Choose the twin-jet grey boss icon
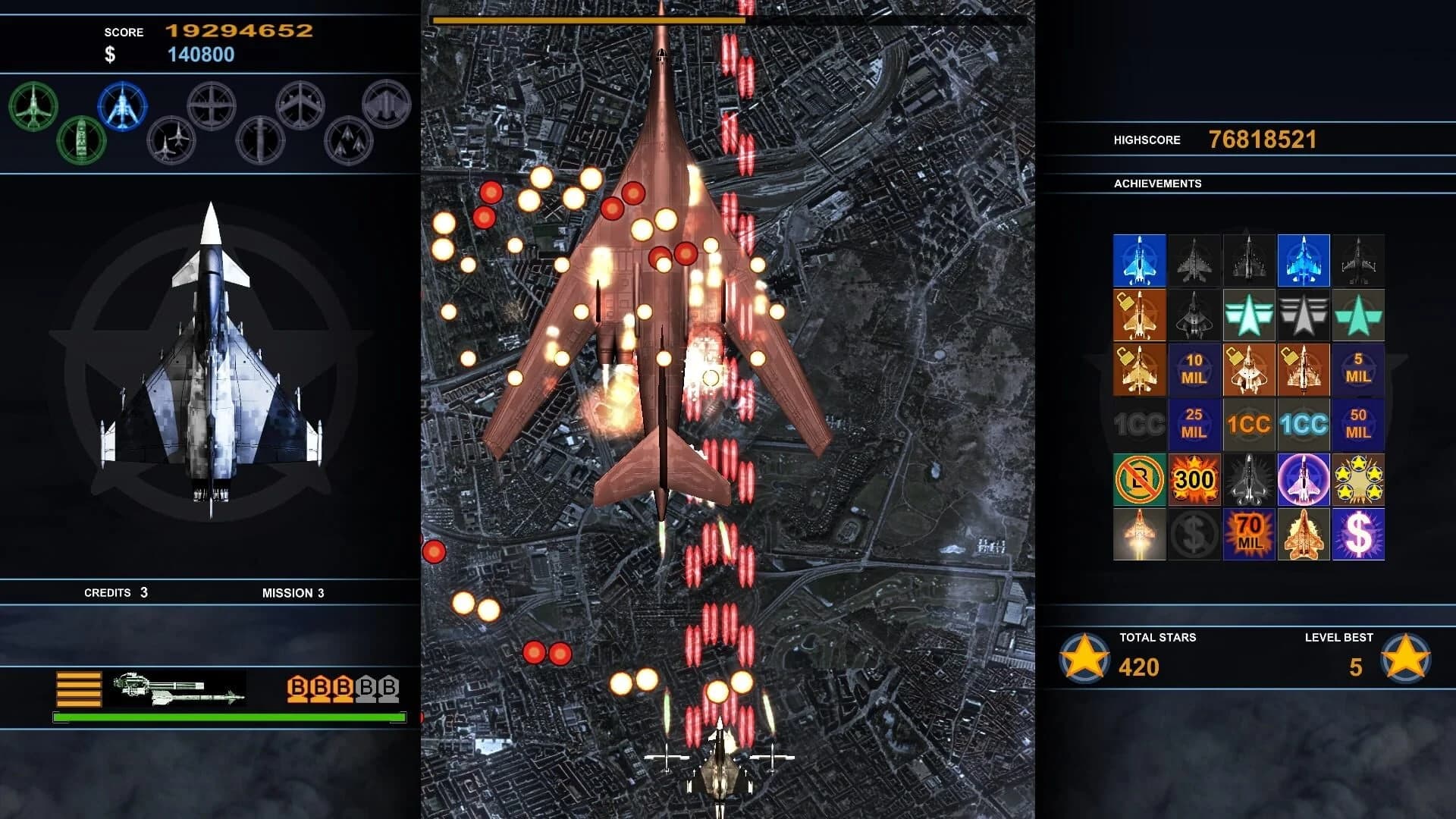This screenshot has width=1456, height=819. (171, 140)
